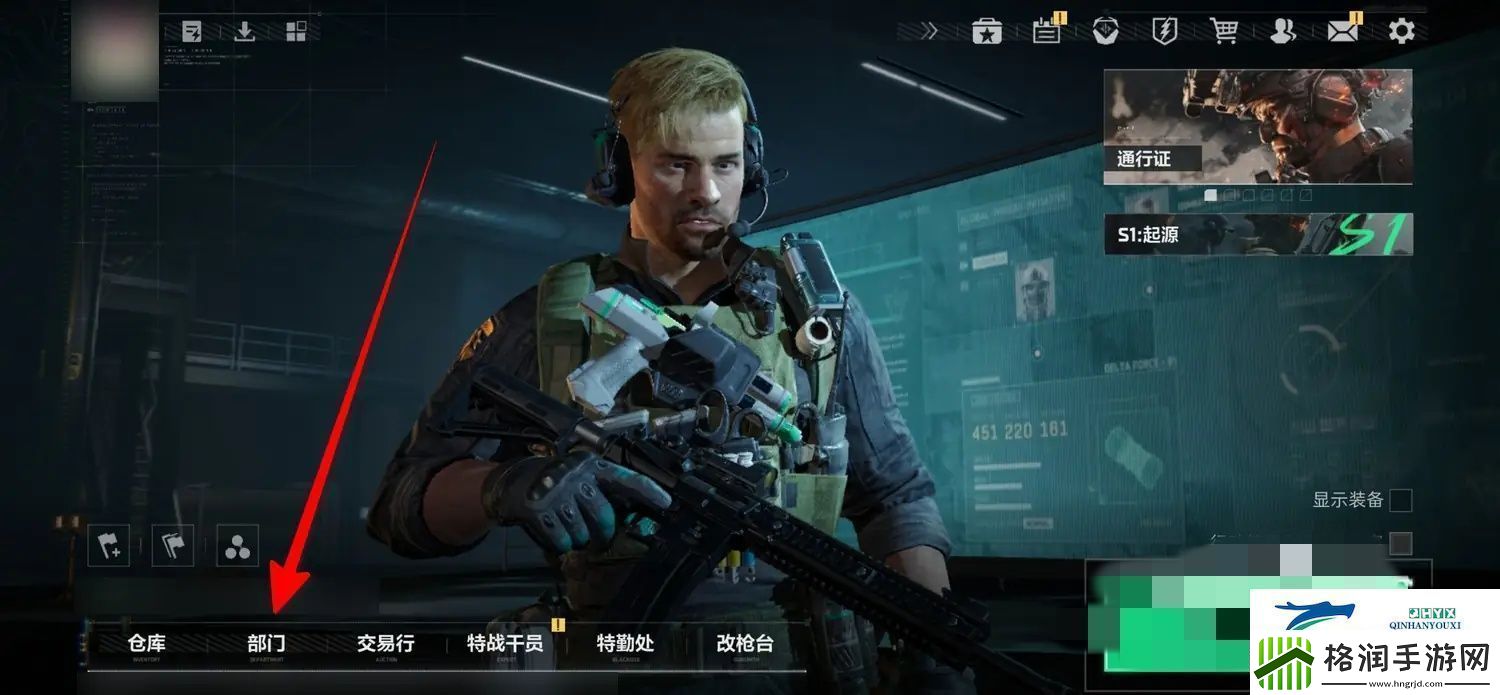
Task: Open the calendar events icon
Action: [x=1047, y=31]
